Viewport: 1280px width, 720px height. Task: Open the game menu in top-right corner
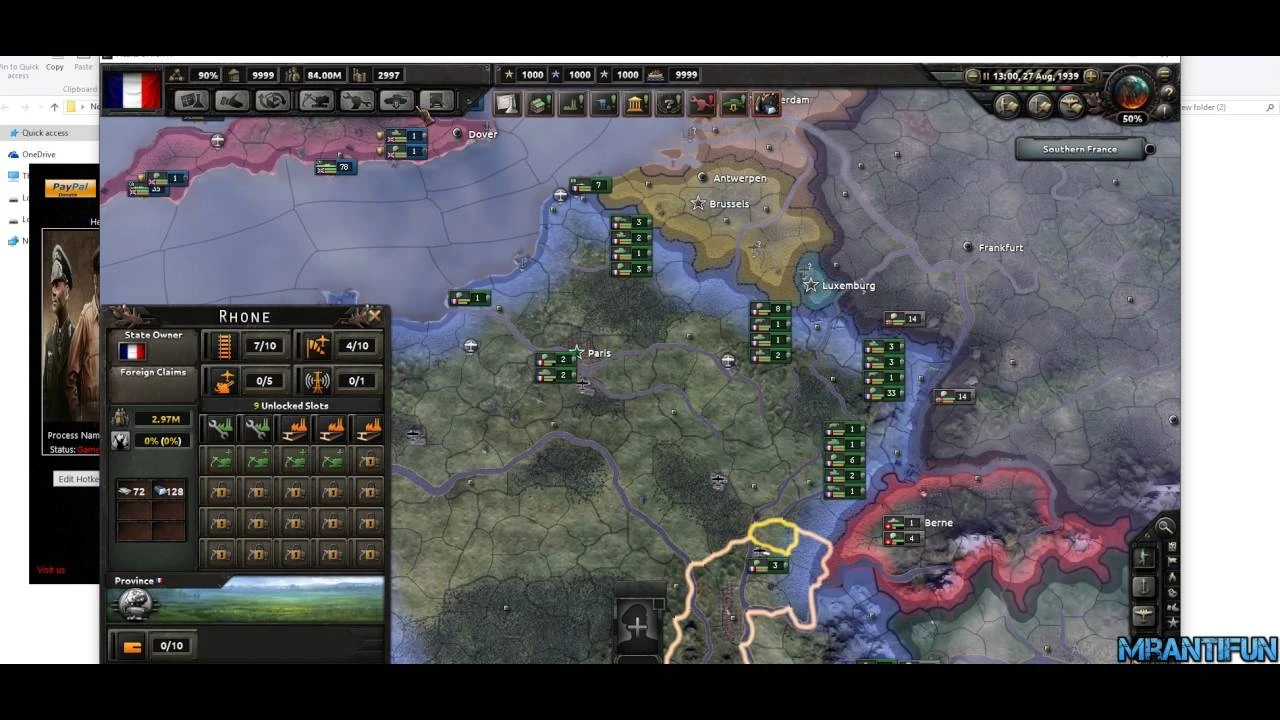tap(1166, 75)
